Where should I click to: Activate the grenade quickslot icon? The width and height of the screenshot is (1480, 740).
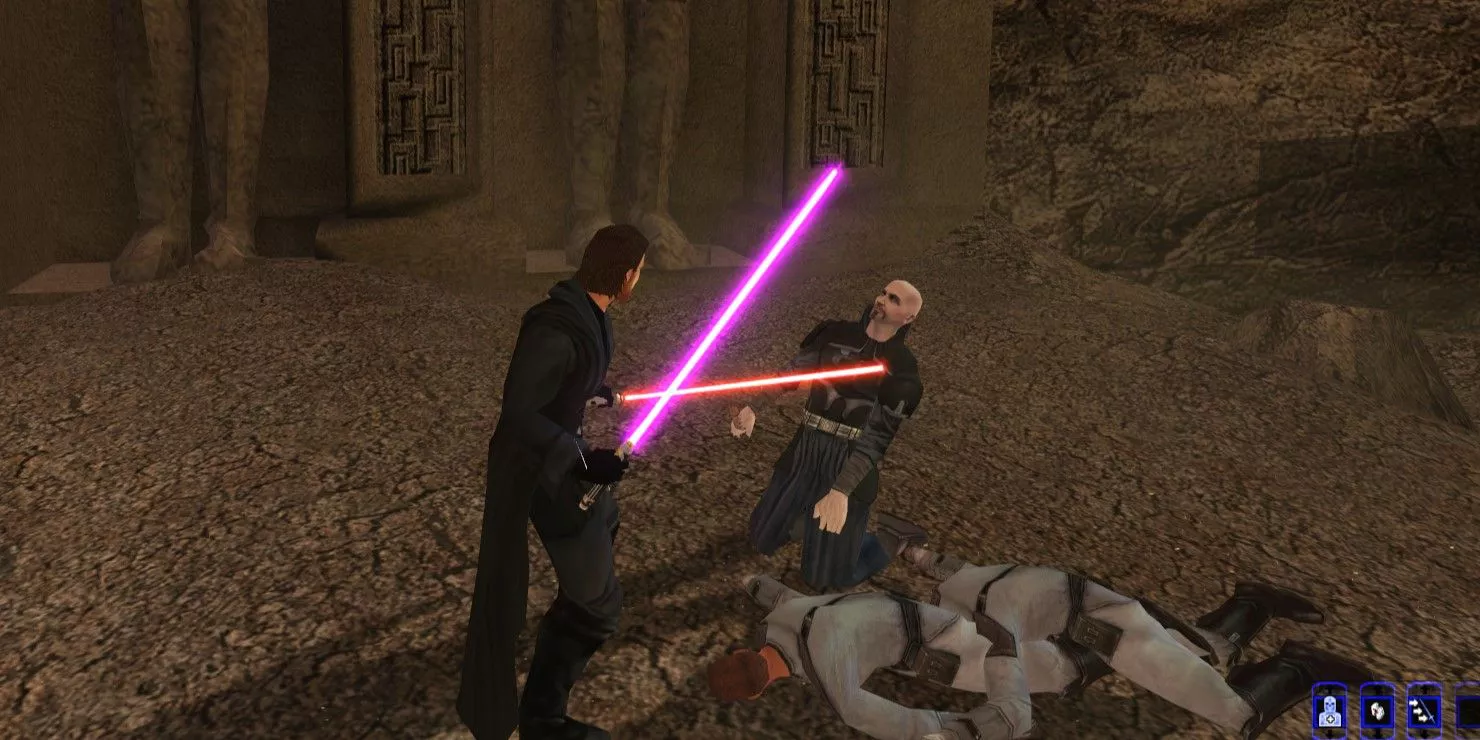coord(1378,712)
